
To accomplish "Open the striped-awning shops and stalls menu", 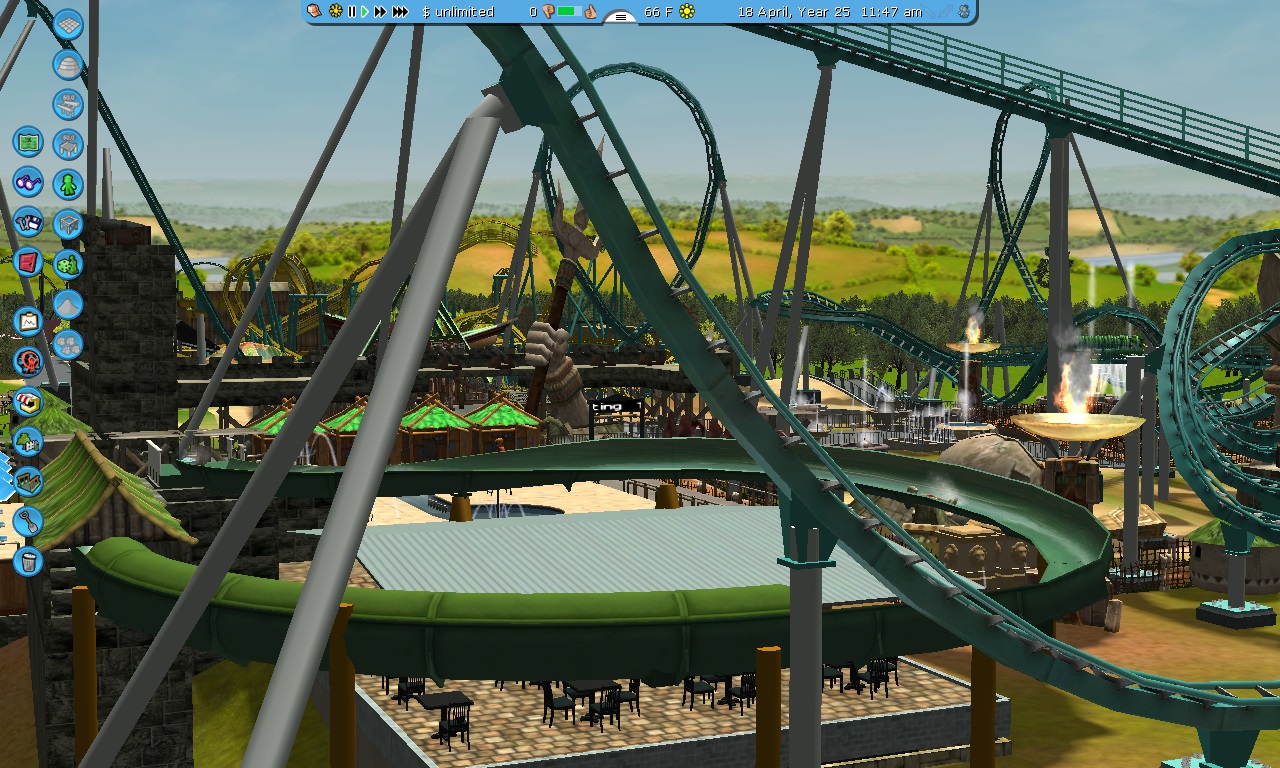I will pos(28,402).
